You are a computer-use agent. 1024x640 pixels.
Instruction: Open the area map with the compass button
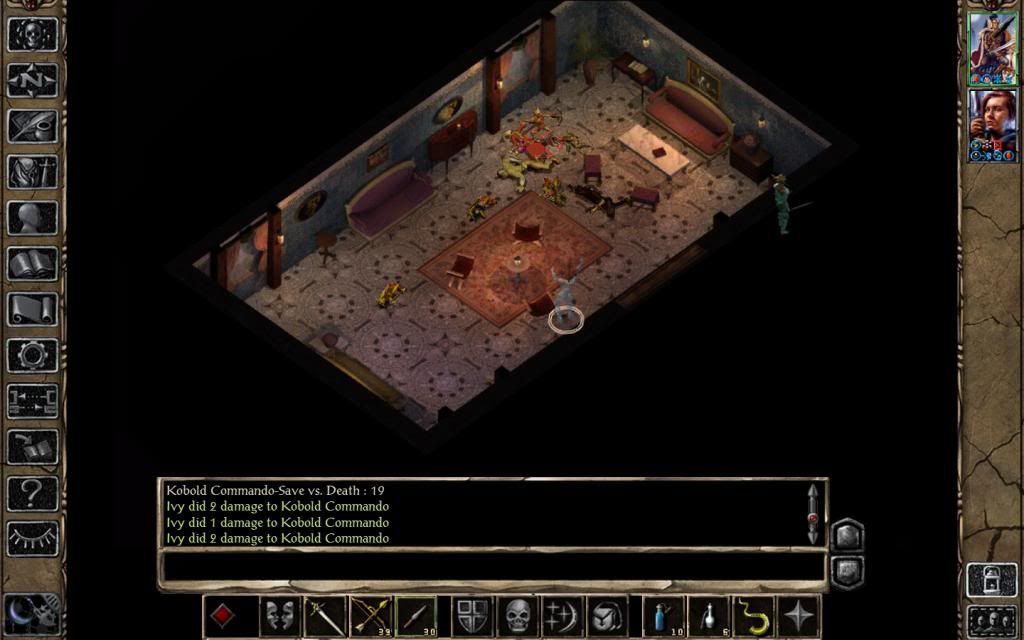tap(33, 79)
